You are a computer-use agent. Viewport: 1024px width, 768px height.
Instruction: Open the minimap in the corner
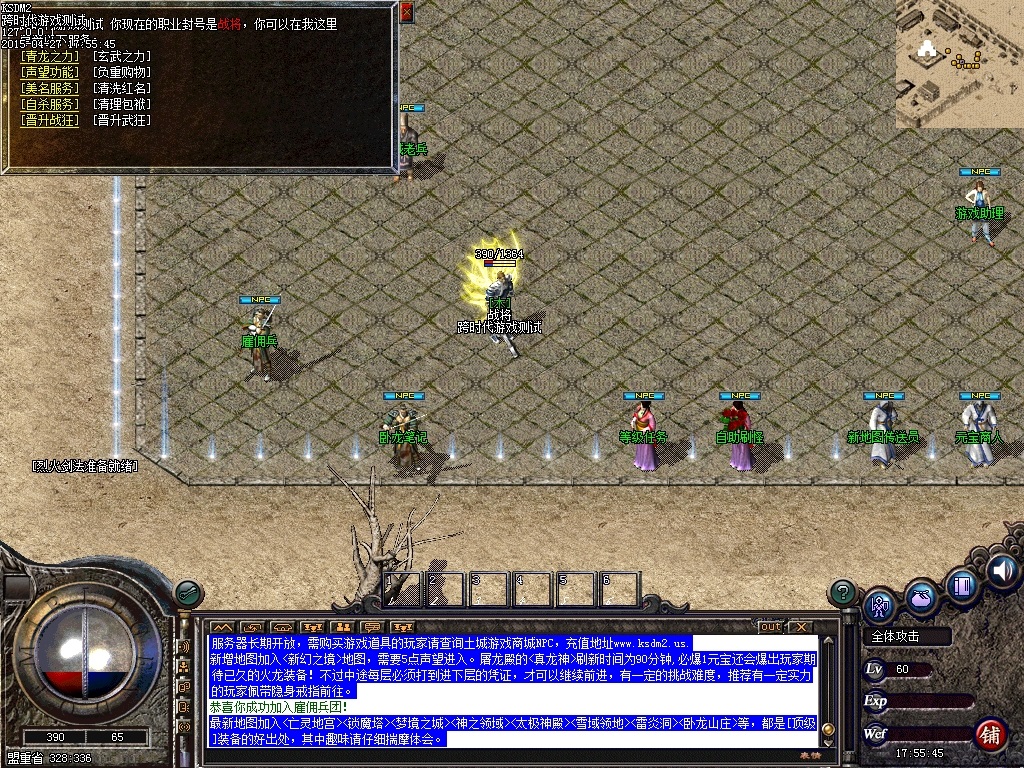(958, 64)
